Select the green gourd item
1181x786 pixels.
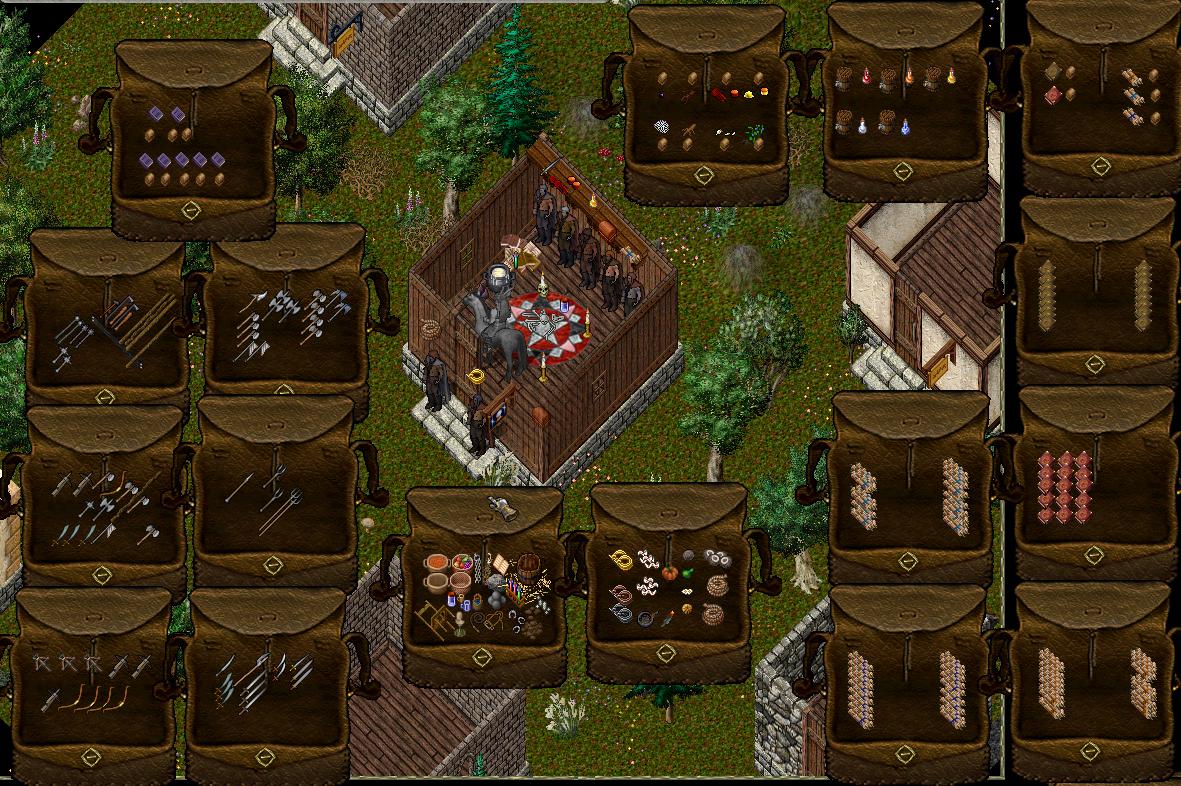pos(687,573)
